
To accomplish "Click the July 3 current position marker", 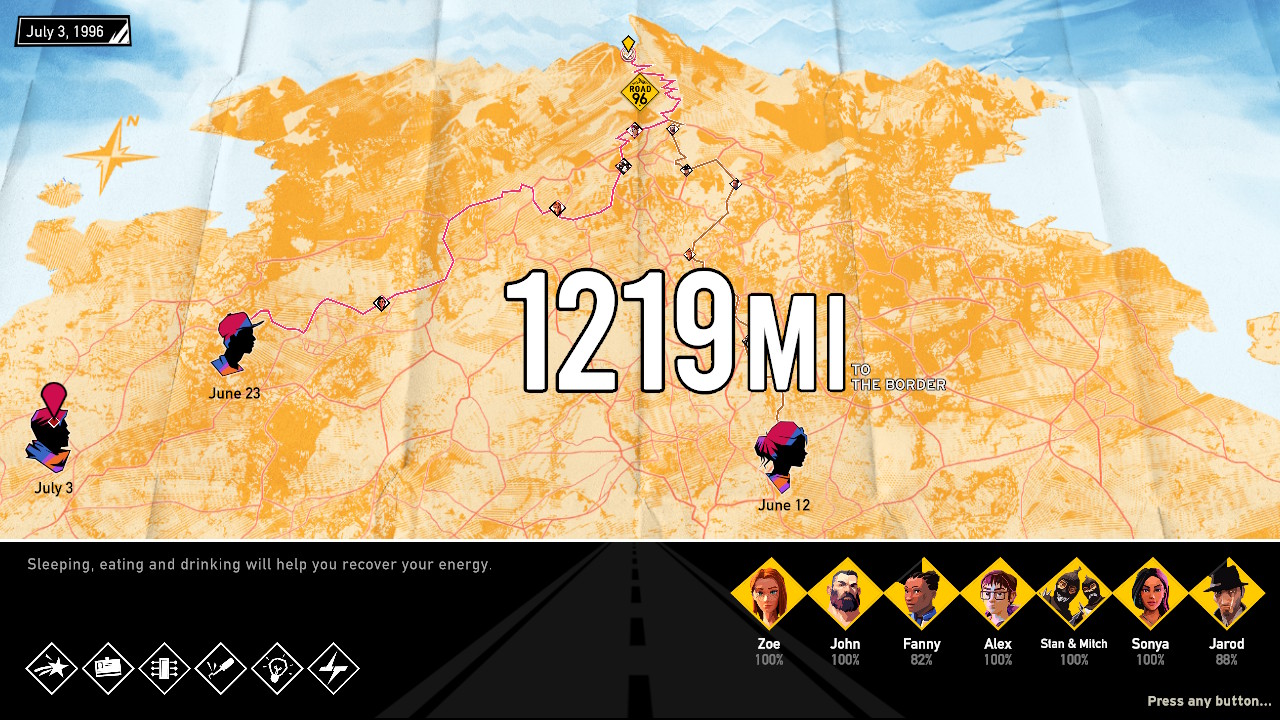I will click(52, 432).
